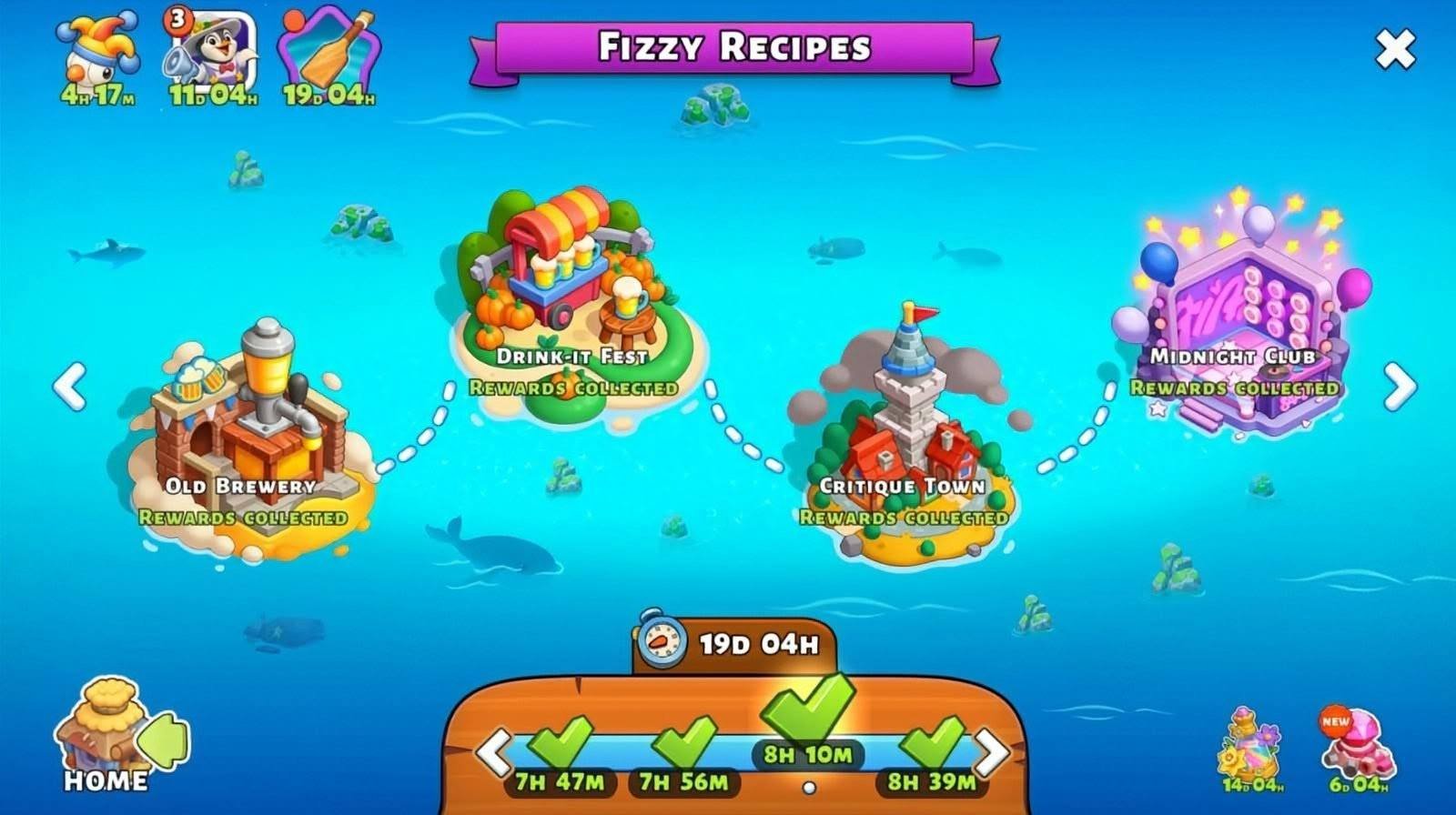Open the bottle event icon
Image resolution: width=1456 pixels, height=815 pixels.
[329, 55]
